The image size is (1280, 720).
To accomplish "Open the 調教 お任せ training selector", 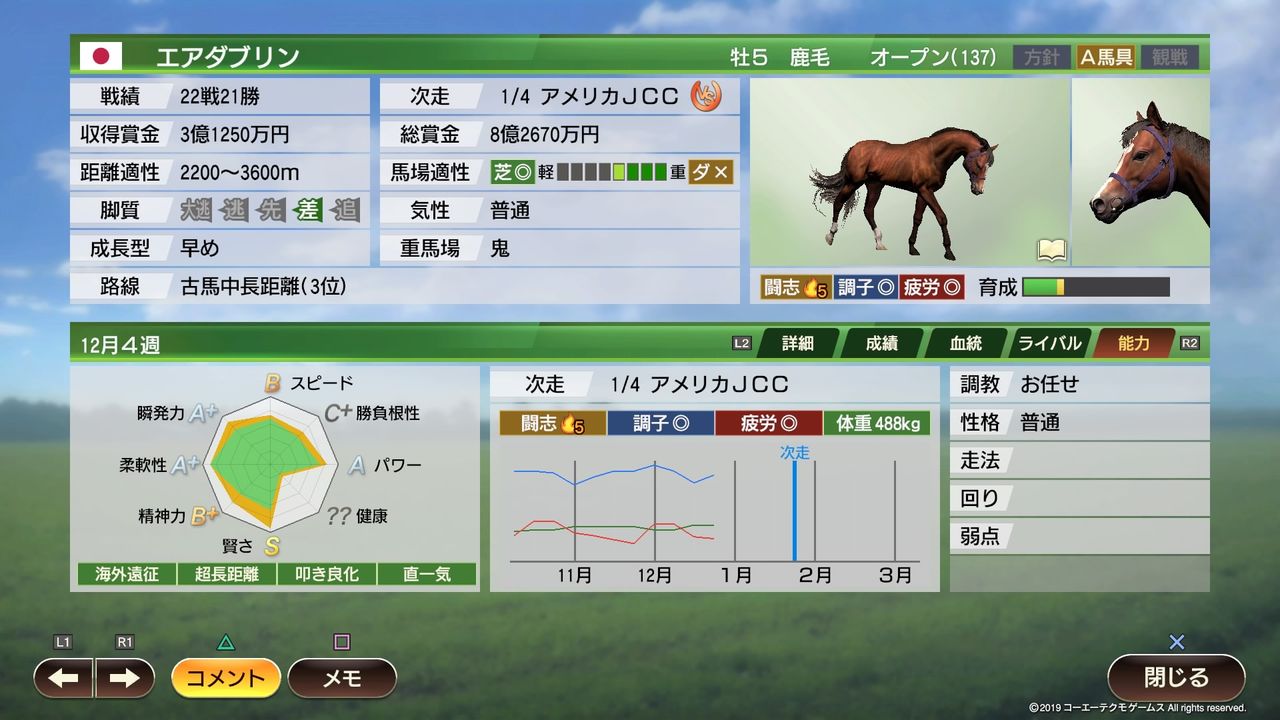I will [1078, 384].
